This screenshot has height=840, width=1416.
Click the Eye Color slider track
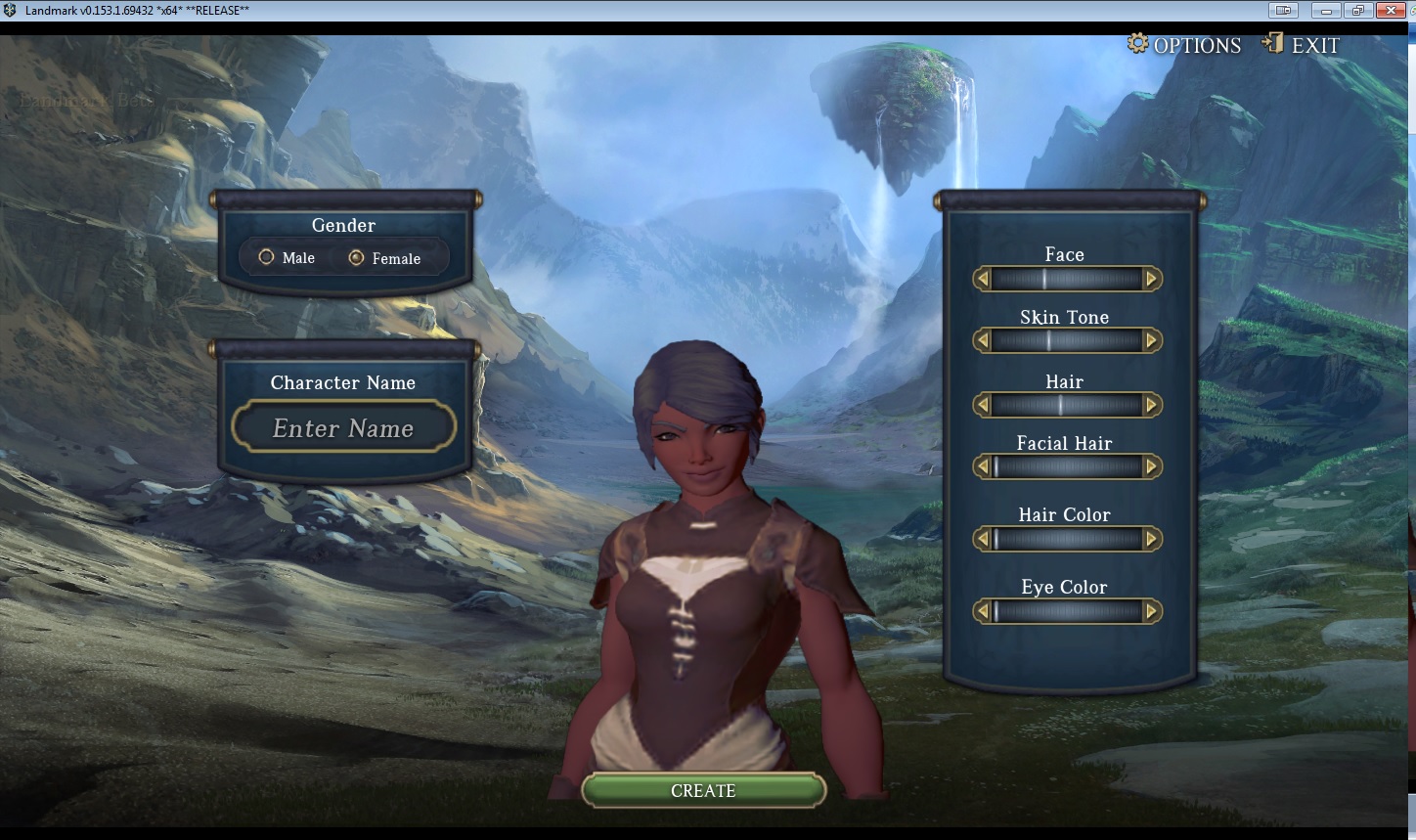1067,611
